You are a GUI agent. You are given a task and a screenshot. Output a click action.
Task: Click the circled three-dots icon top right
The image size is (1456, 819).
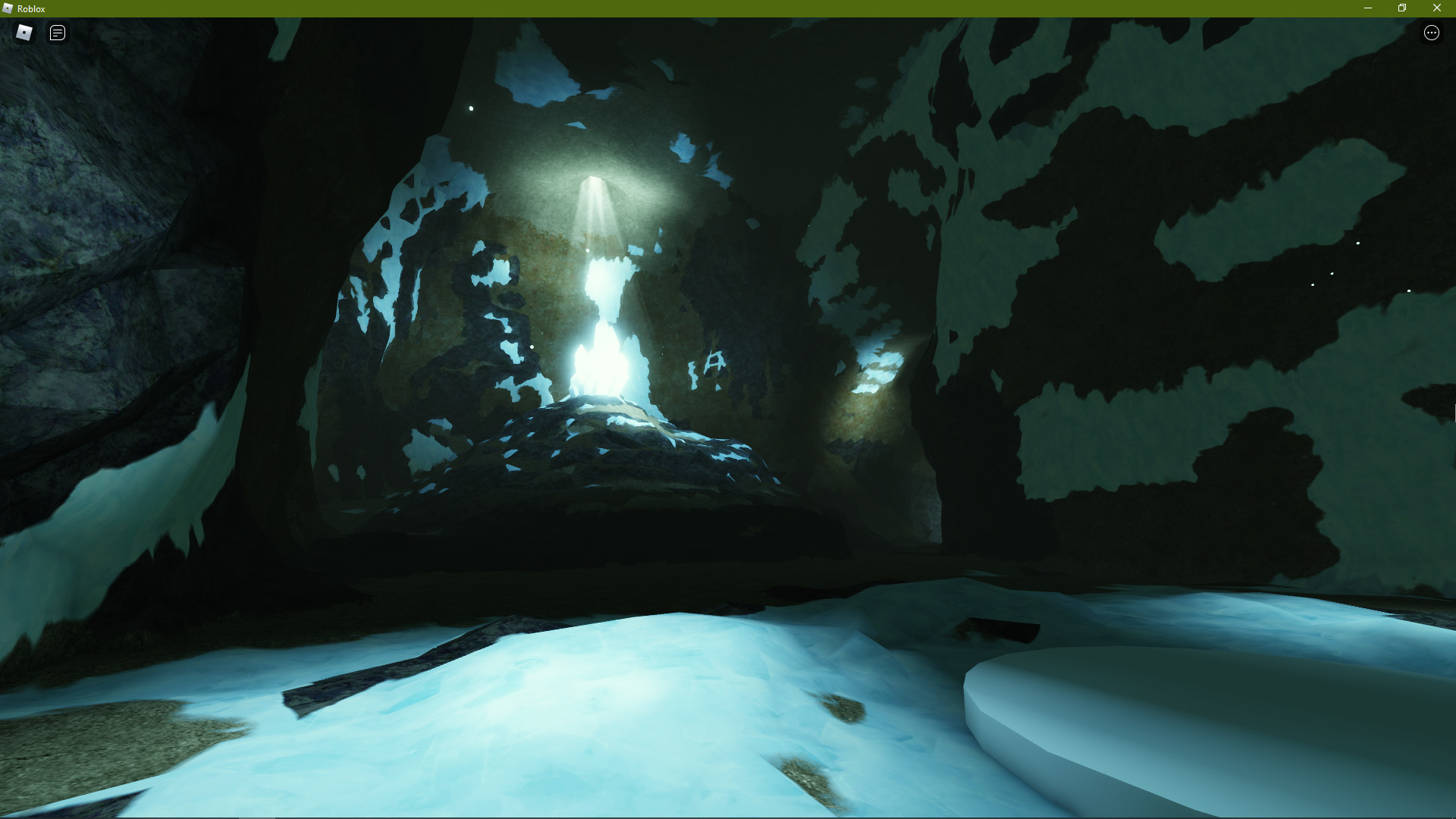(1432, 33)
